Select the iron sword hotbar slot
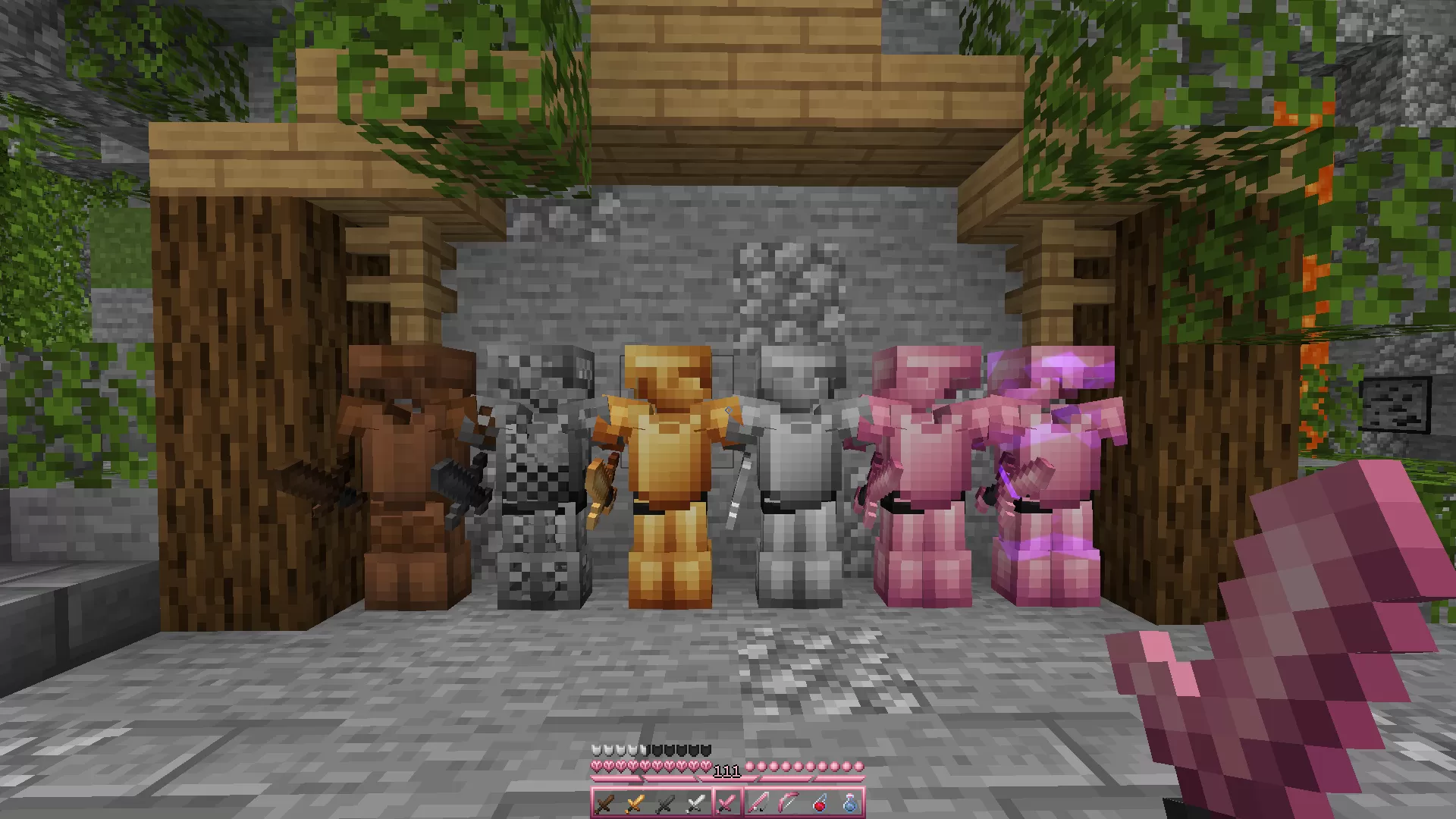The image size is (1456, 819). pyautogui.click(x=695, y=802)
